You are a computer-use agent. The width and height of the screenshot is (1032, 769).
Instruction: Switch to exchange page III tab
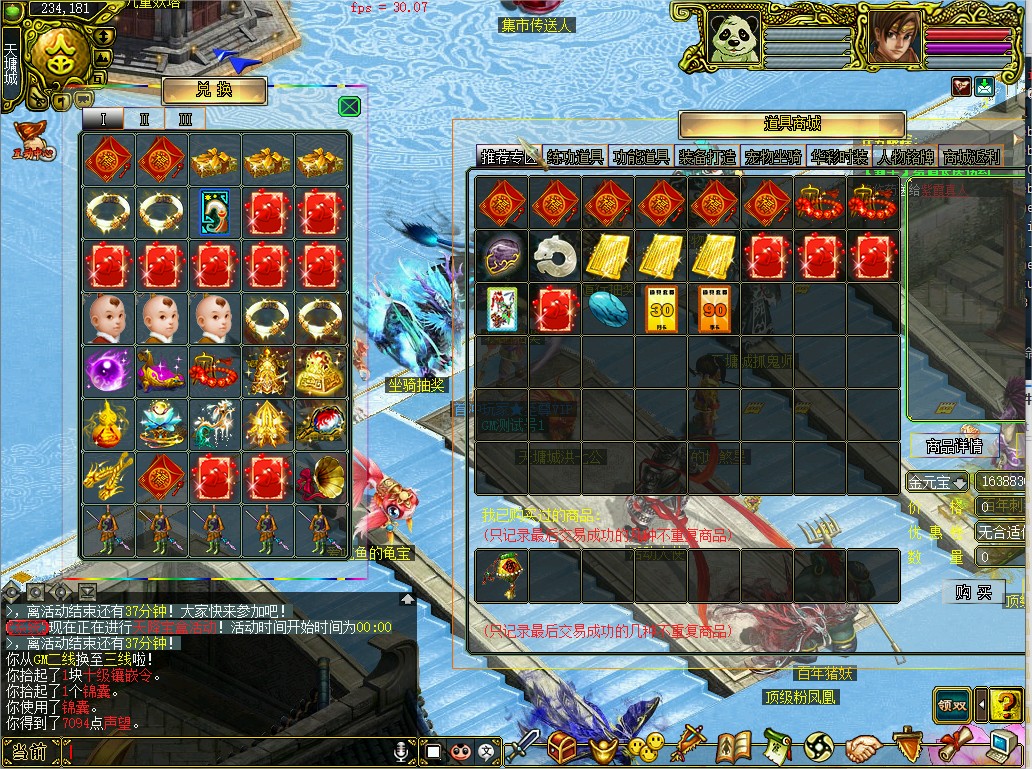(184, 119)
